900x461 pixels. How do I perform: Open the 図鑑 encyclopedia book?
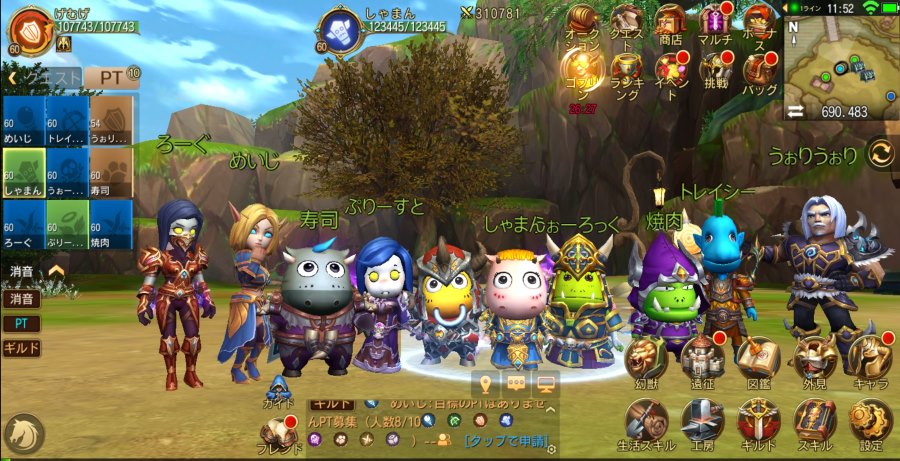pos(759,359)
